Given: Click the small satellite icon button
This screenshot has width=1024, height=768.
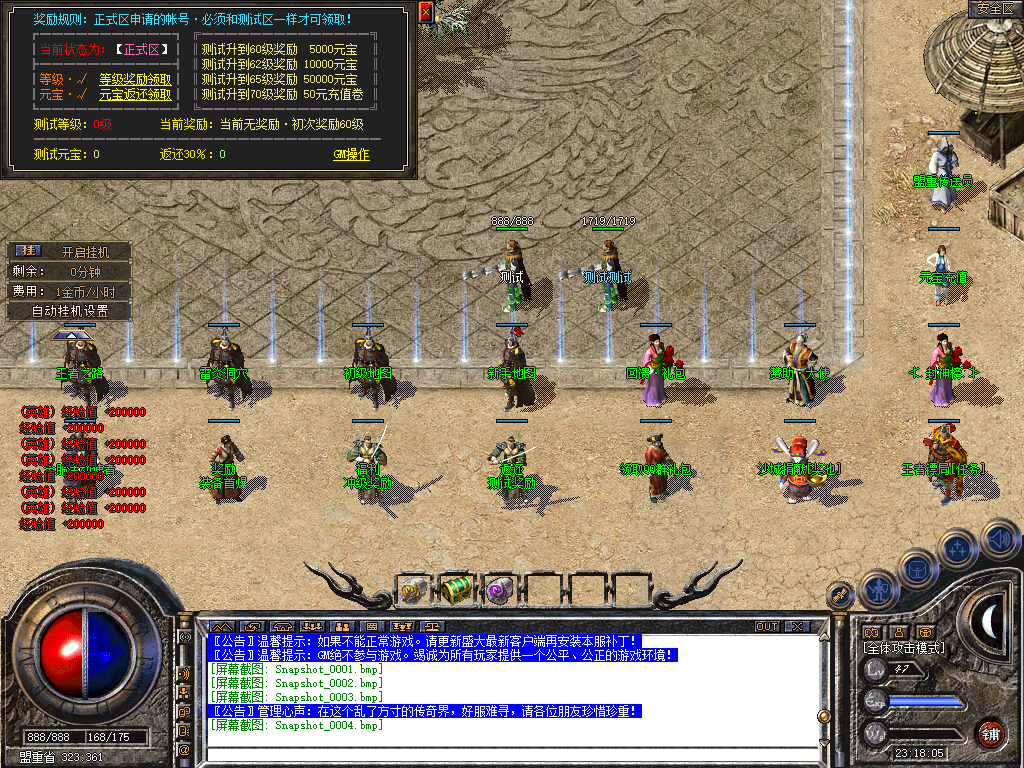Looking at the screenshot, I should pos(843,595).
